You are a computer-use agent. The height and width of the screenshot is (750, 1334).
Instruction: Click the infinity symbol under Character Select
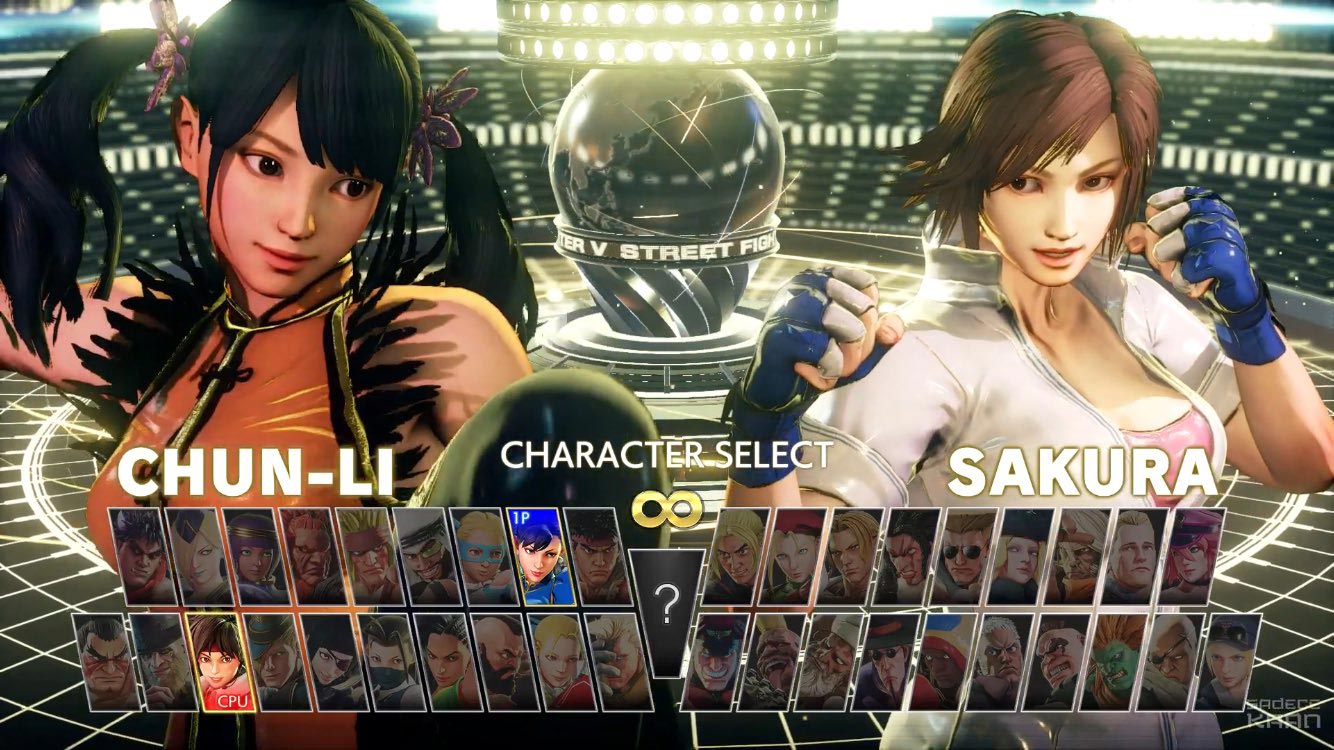point(666,506)
